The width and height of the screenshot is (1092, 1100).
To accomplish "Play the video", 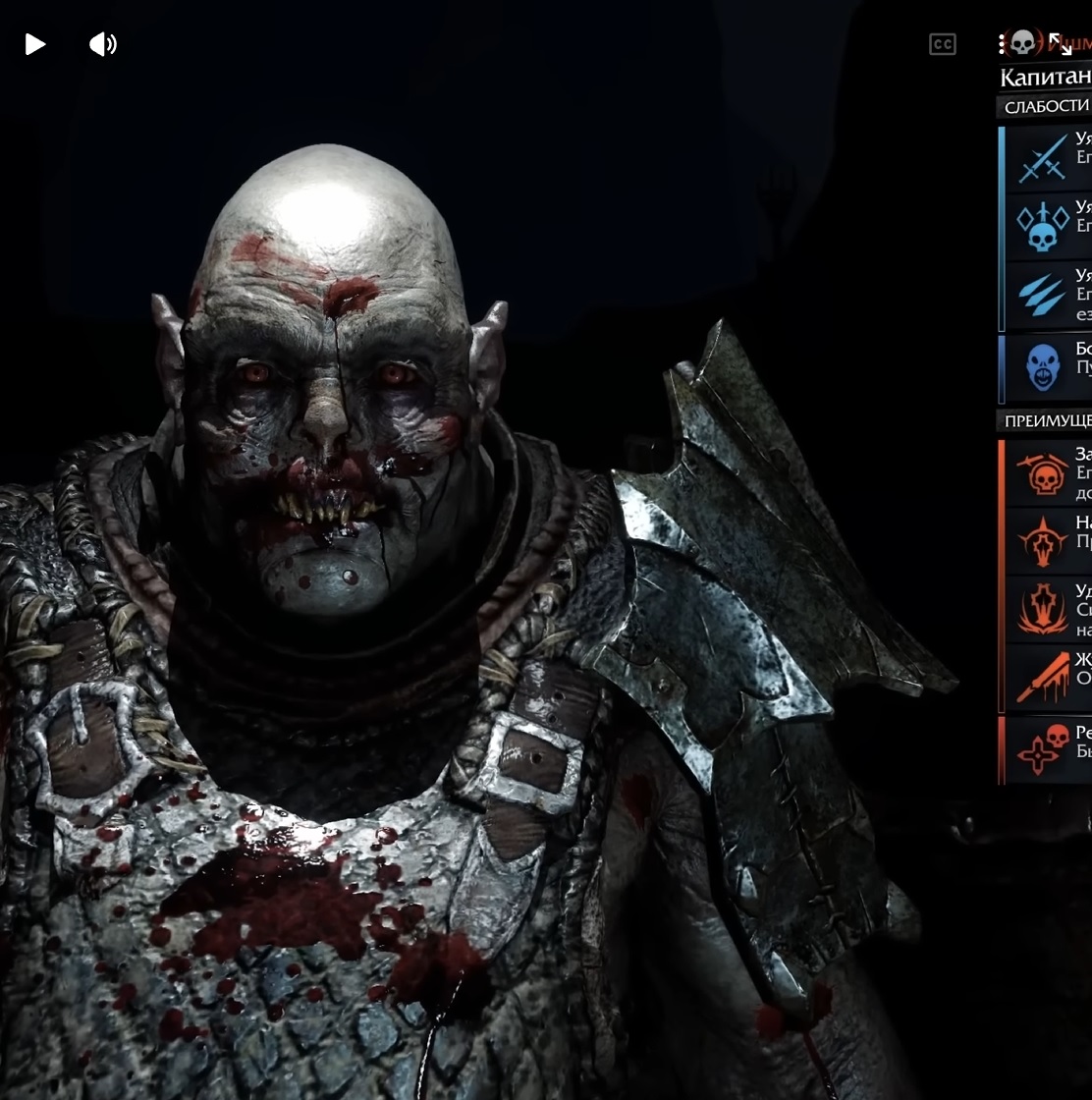I will coord(35,44).
